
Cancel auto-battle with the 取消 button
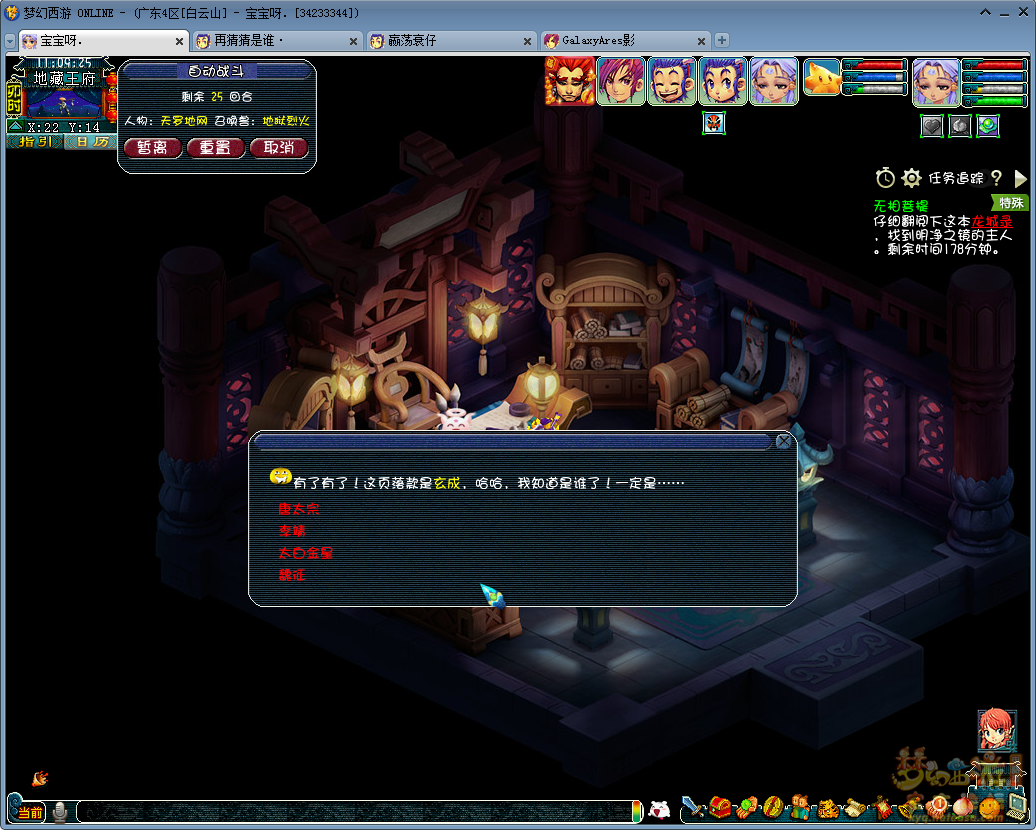(278, 148)
